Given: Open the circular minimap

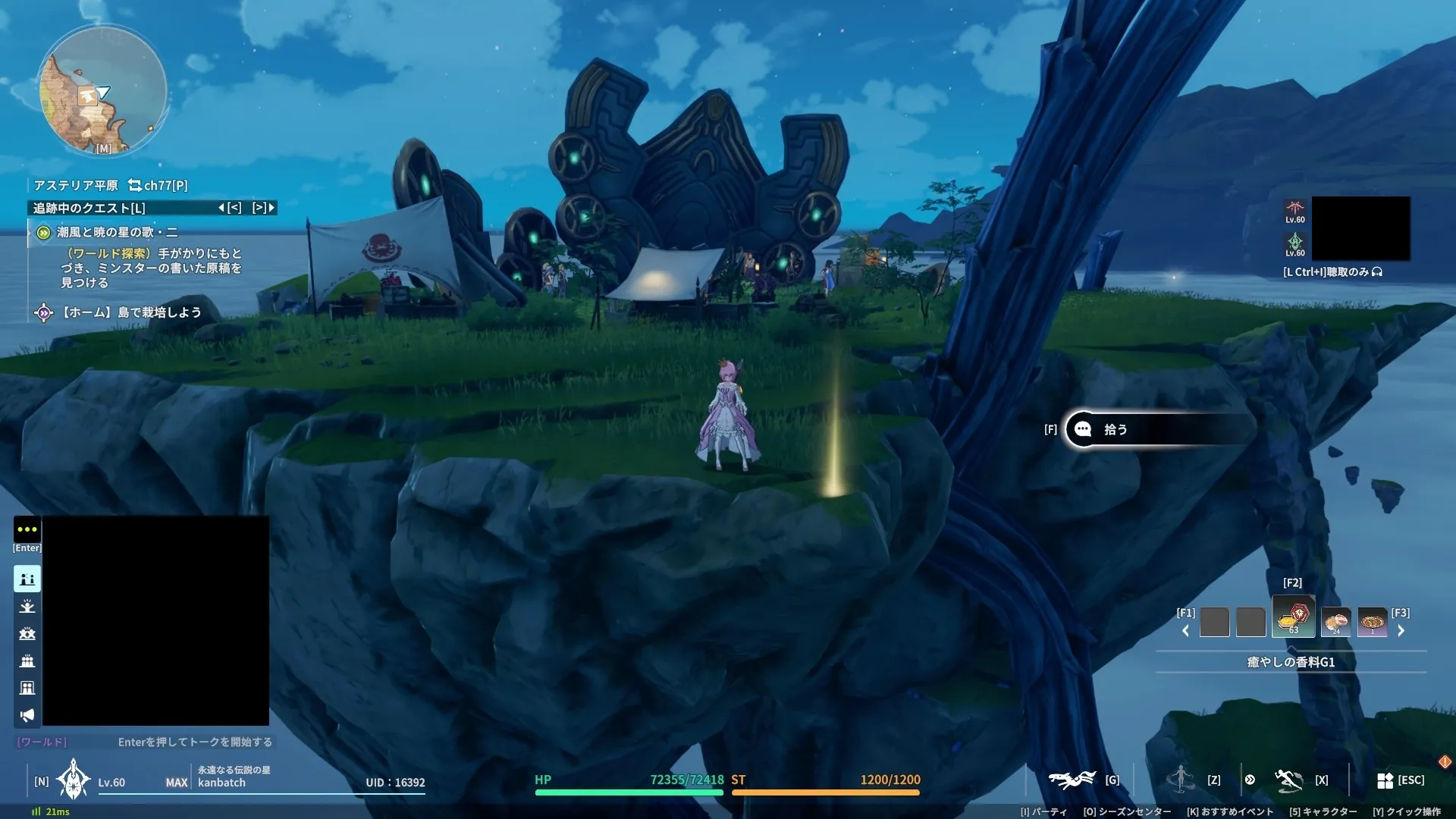Looking at the screenshot, I should [x=102, y=91].
